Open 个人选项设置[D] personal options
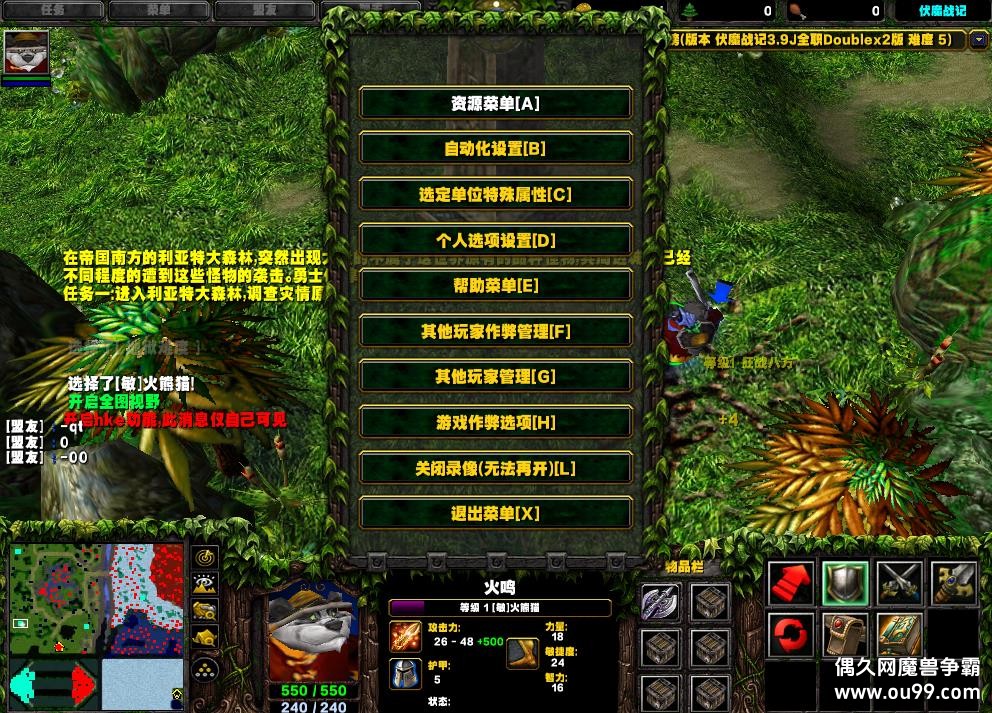Screen dimensions: 992x713 [495, 240]
